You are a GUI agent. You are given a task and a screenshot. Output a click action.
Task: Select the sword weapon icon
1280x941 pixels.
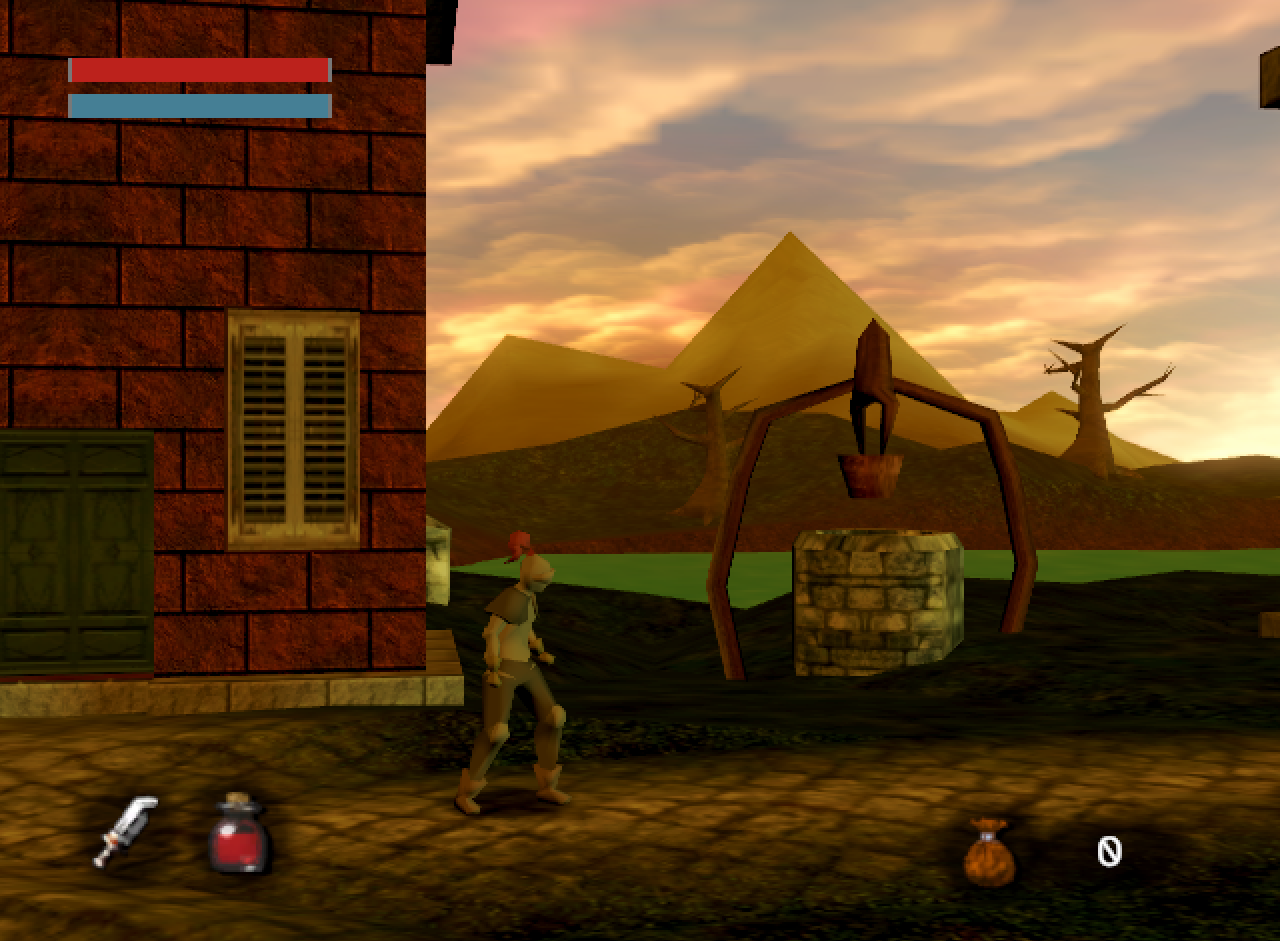click(126, 830)
